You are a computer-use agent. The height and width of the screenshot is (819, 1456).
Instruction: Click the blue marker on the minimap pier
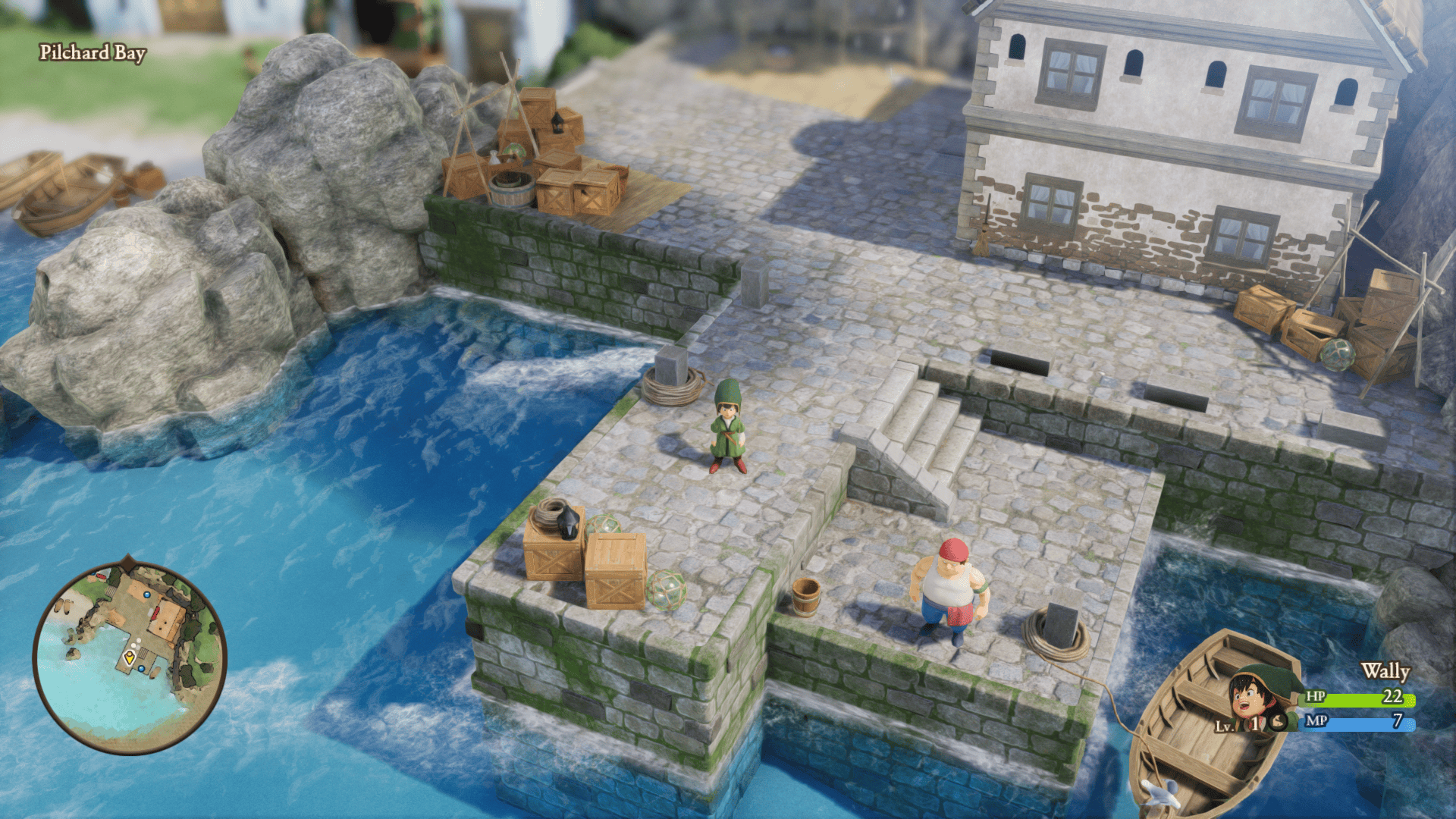(x=142, y=669)
